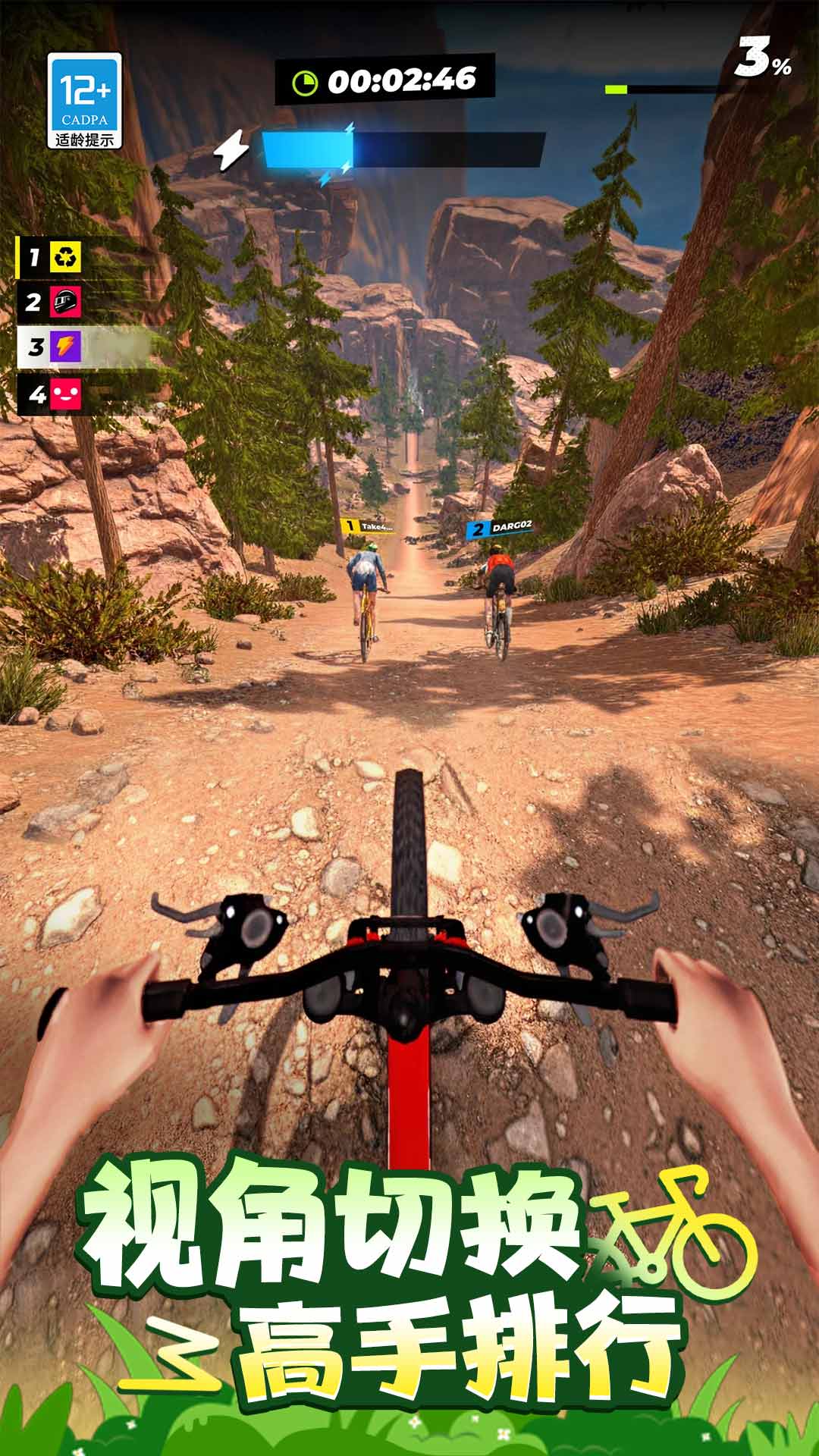Tap the white lightning bolt boost icon
Image resolution: width=819 pixels, height=1456 pixels.
click(x=231, y=149)
